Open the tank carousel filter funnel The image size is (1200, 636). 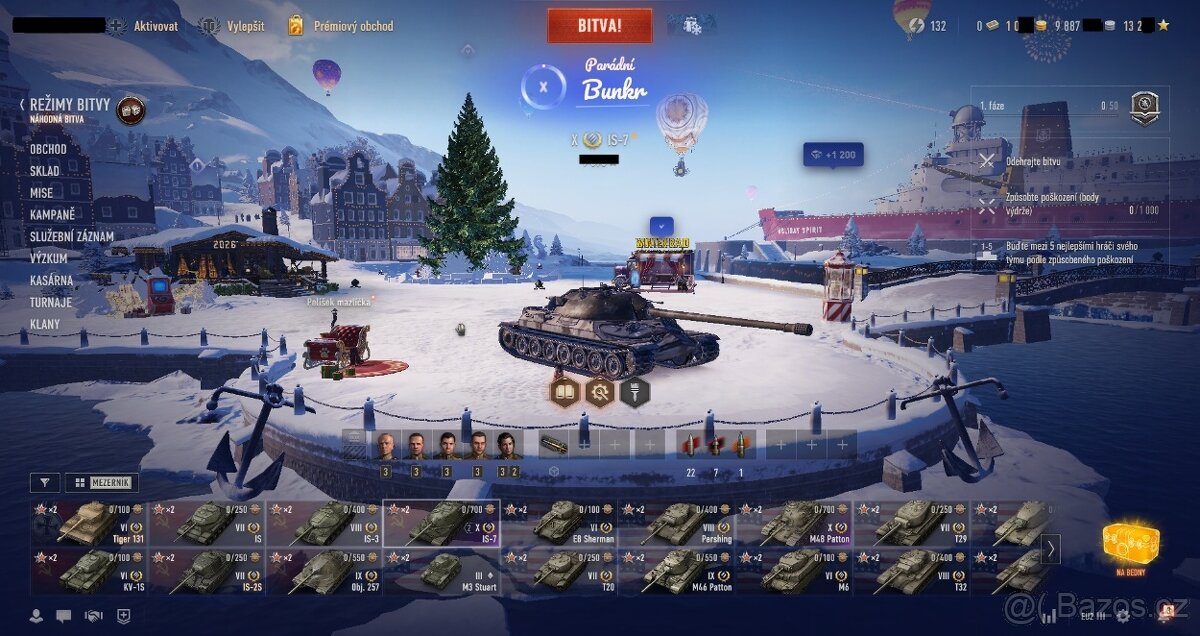(x=44, y=483)
